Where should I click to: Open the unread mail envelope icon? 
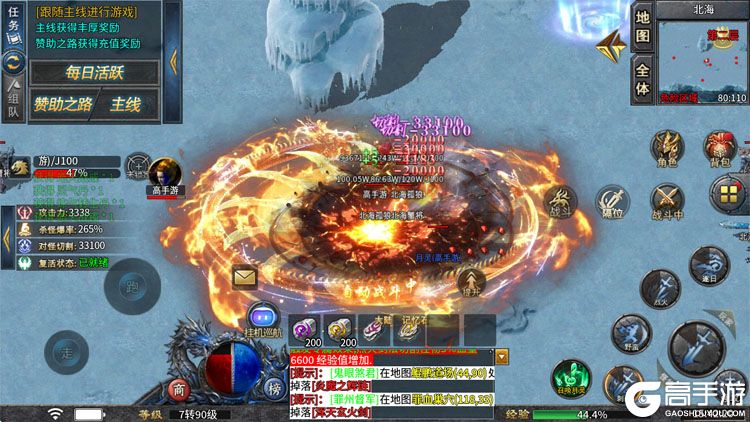(x=245, y=277)
